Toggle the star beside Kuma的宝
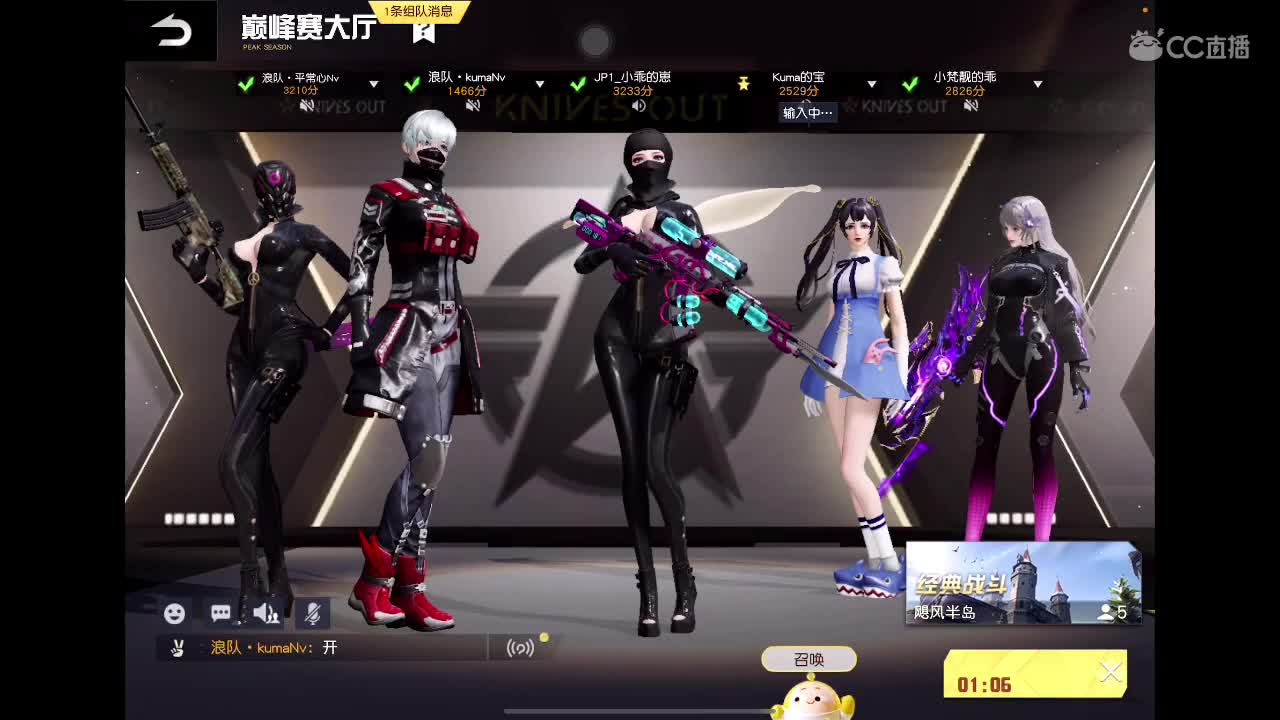Screen dimensions: 1280x720 (744, 85)
